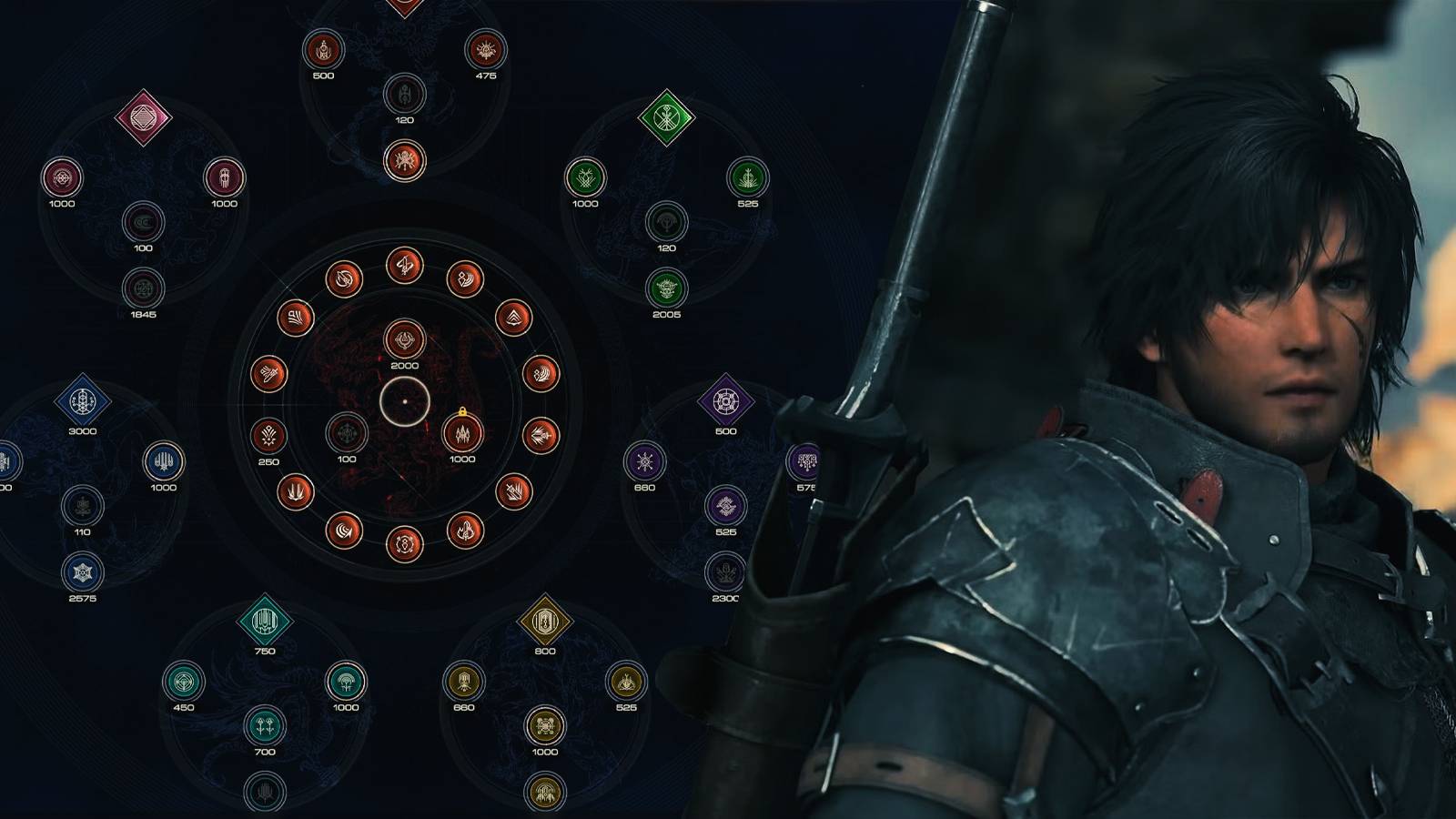
Task: Open the blue Eikon emblem costing 3000
Action: (x=83, y=399)
